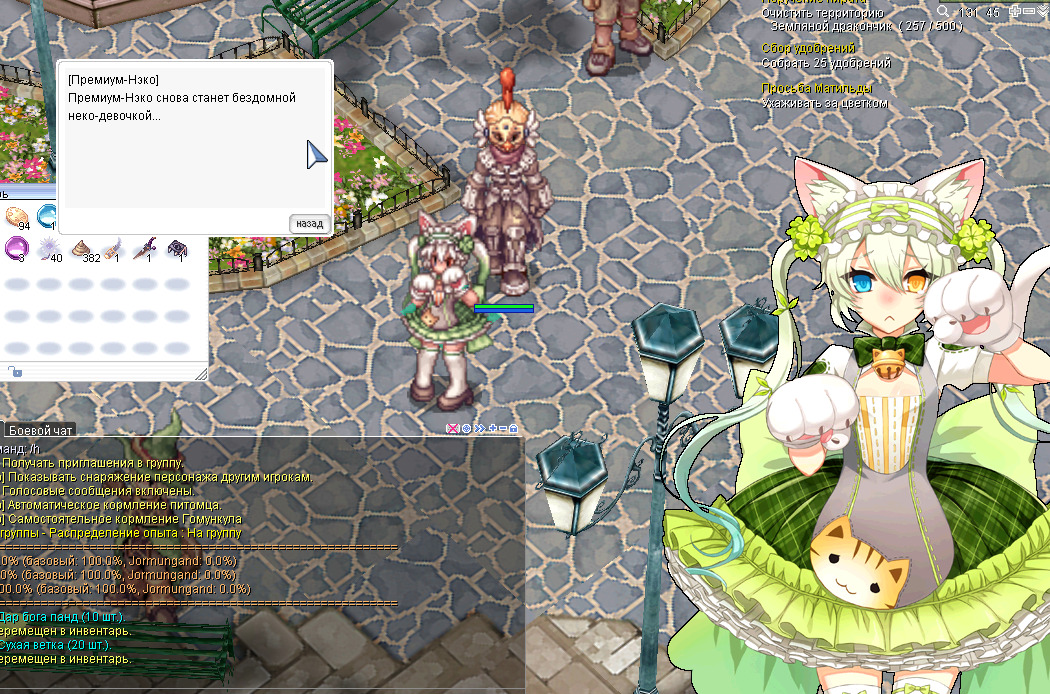The image size is (1050, 694).
Task: Enlarge the chat window with plus button
Action: coord(491,429)
